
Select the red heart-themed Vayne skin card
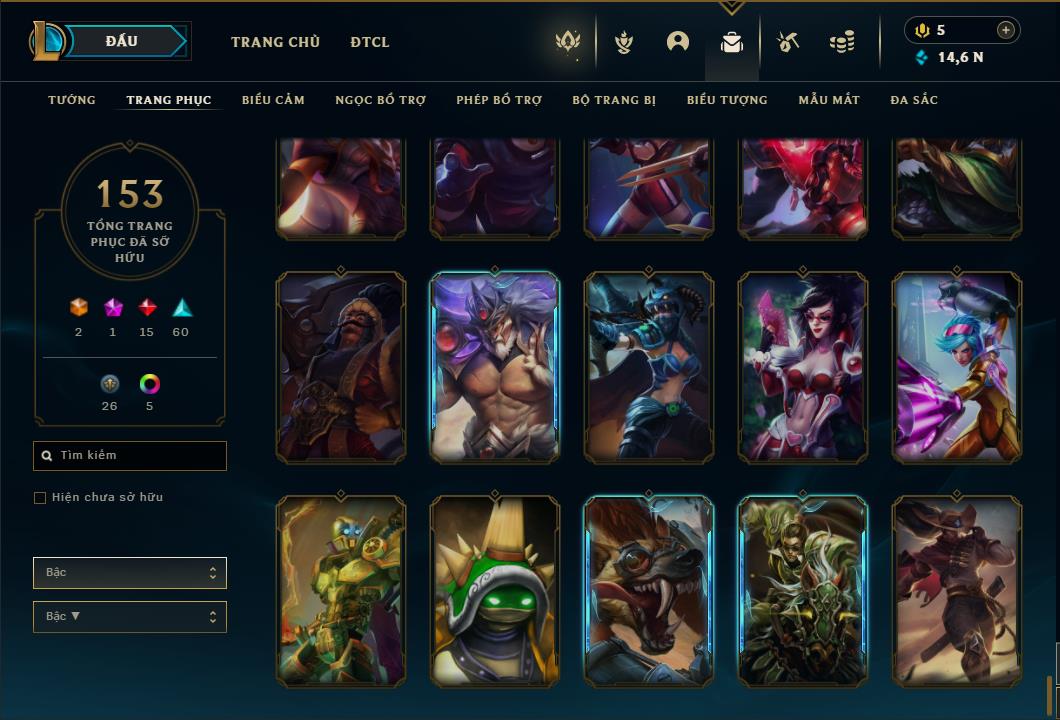[x=803, y=367]
